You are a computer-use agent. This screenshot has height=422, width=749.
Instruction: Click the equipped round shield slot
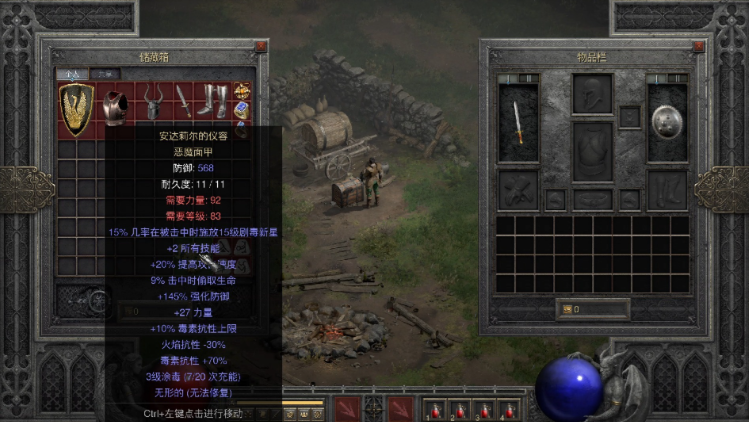(667, 122)
